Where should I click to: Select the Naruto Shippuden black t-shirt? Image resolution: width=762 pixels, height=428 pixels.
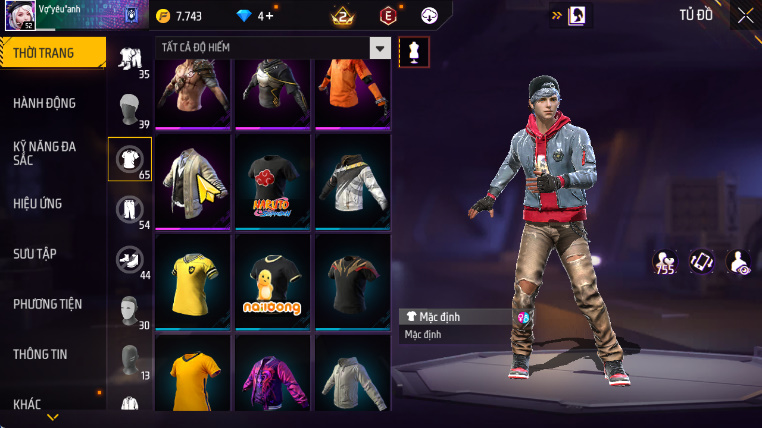click(272, 180)
